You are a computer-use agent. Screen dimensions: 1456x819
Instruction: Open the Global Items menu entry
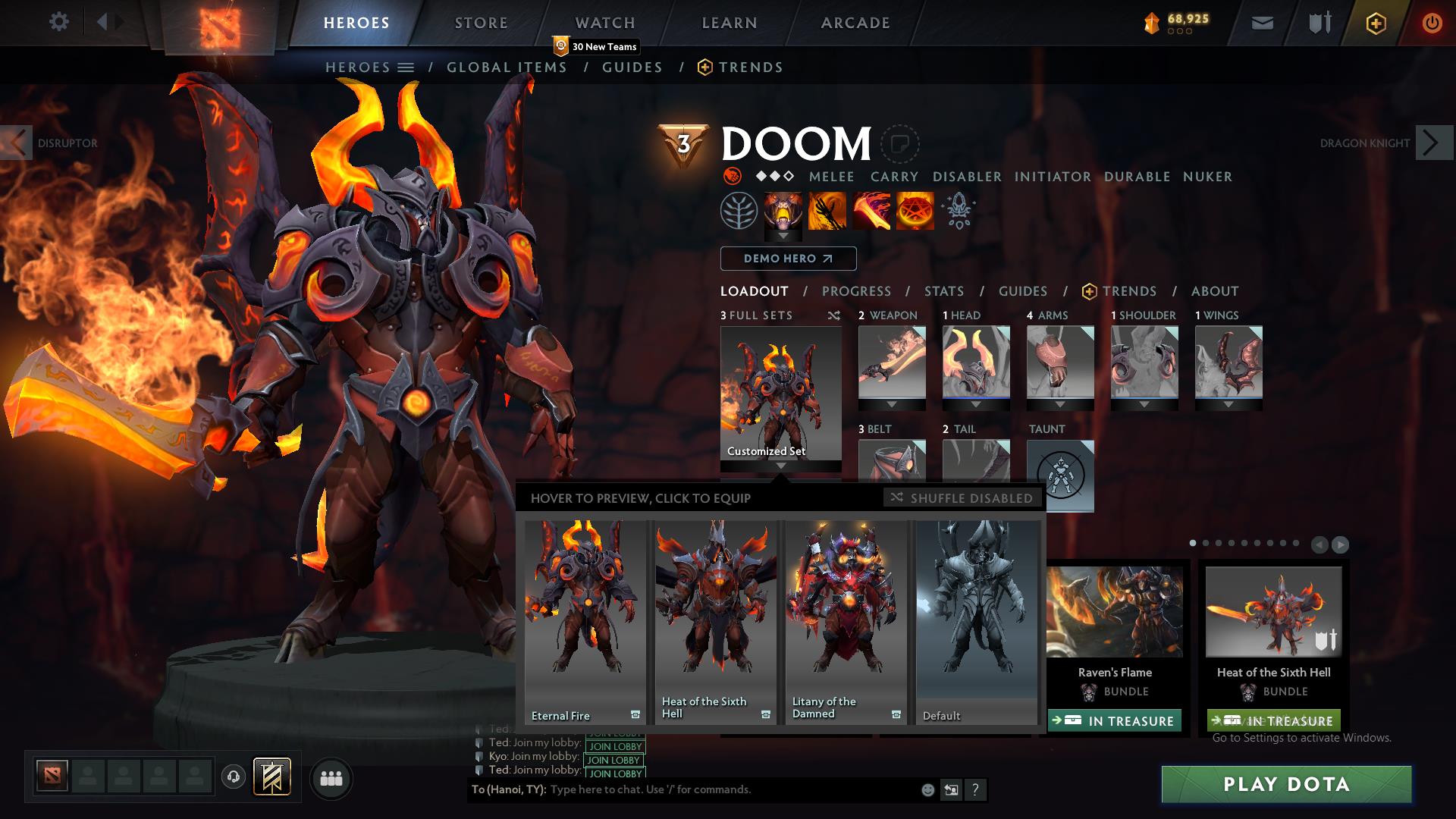coord(506,67)
